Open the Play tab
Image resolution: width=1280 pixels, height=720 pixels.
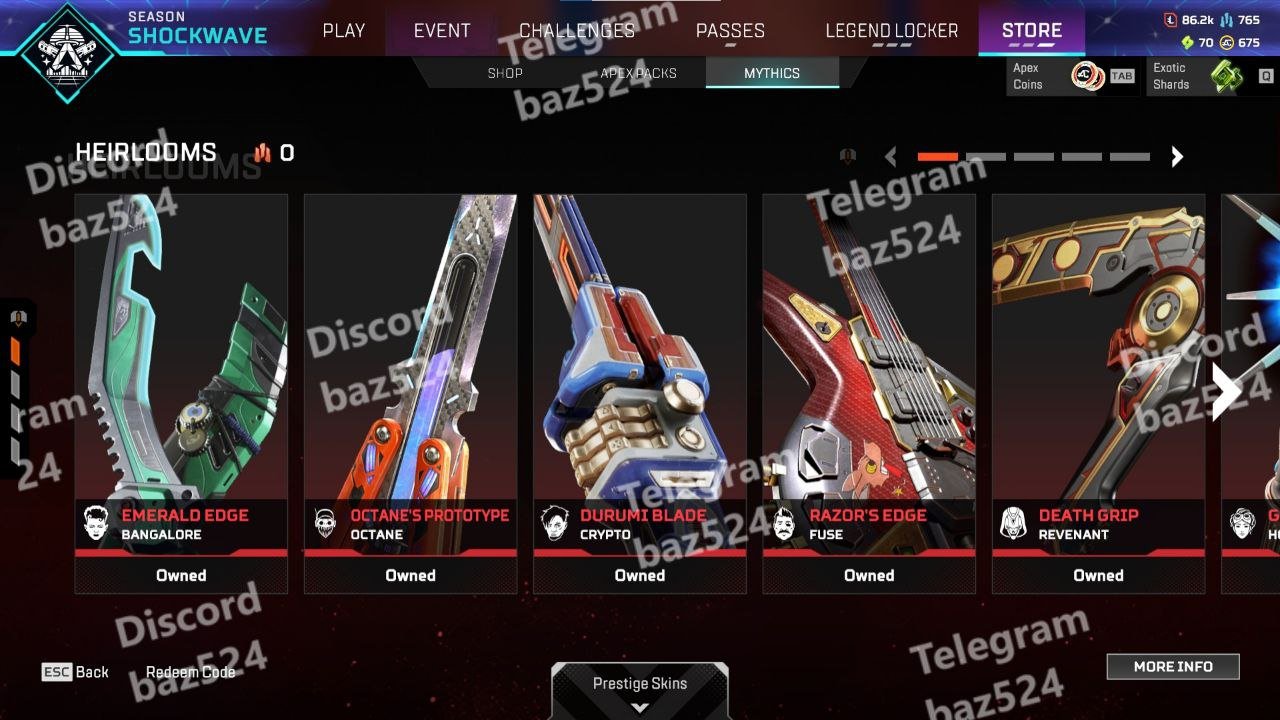[x=343, y=31]
